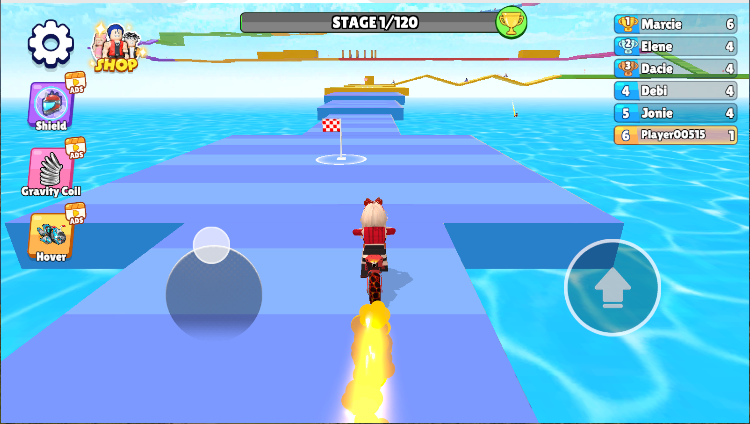Screen dimensions: 750x424
Task: Click the trophy icon on the stage bar
Action: pyautogui.click(x=511, y=22)
